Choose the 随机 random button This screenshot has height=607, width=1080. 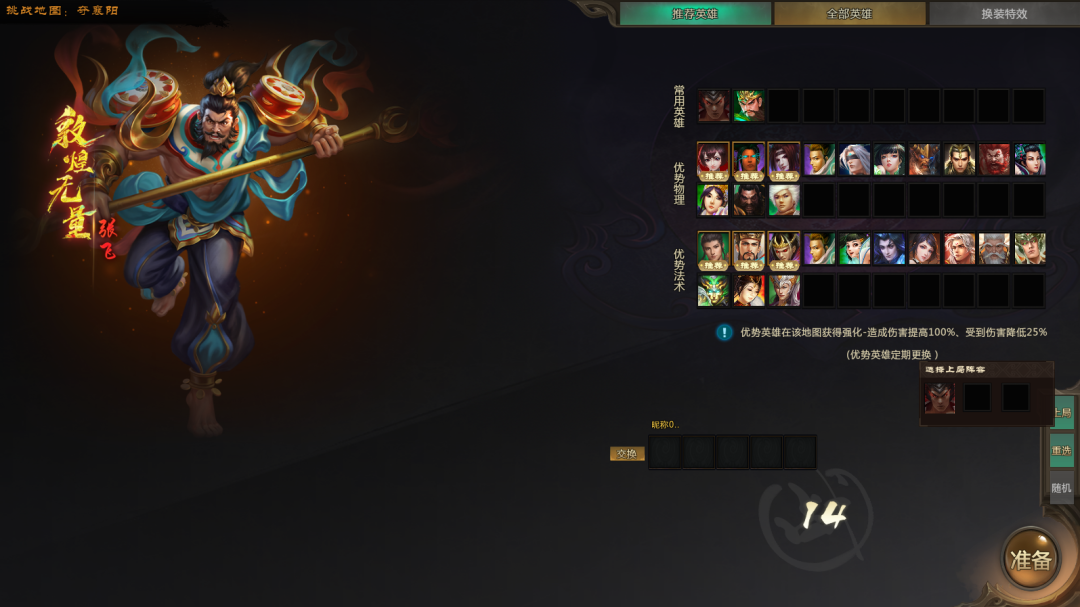click(1061, 488)
